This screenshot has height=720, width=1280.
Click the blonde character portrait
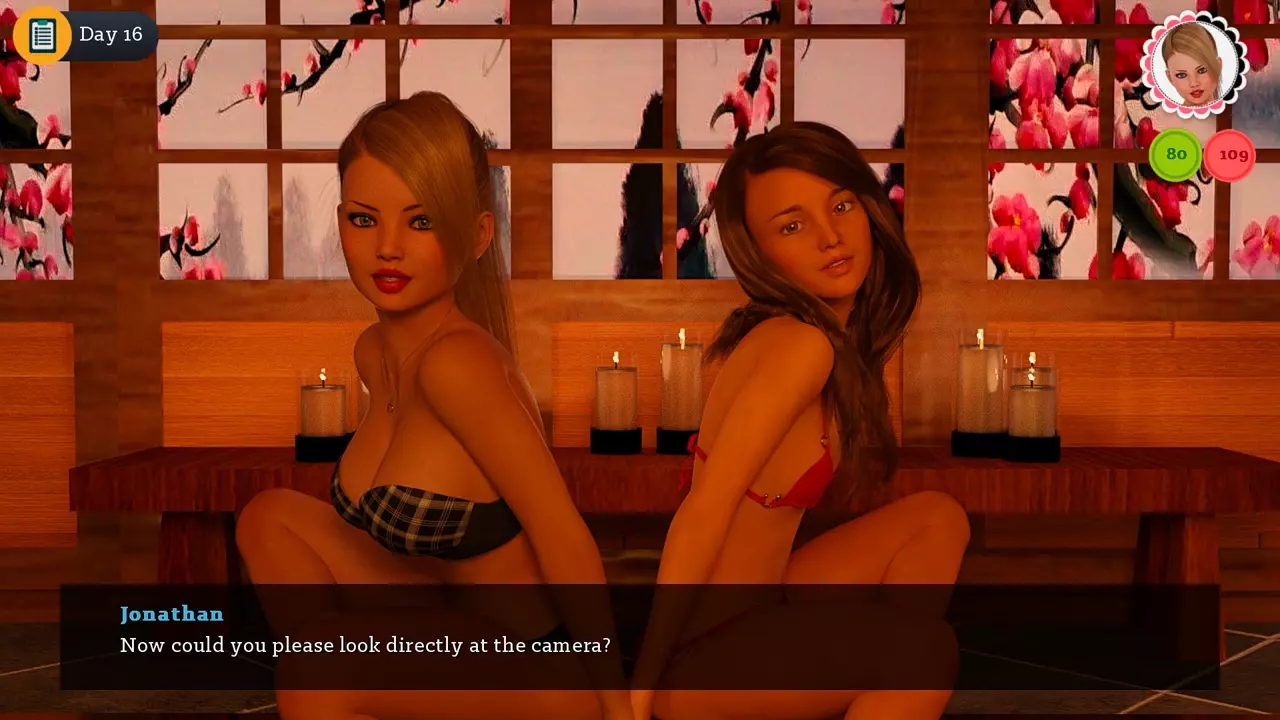click(x=1194, y=63)
